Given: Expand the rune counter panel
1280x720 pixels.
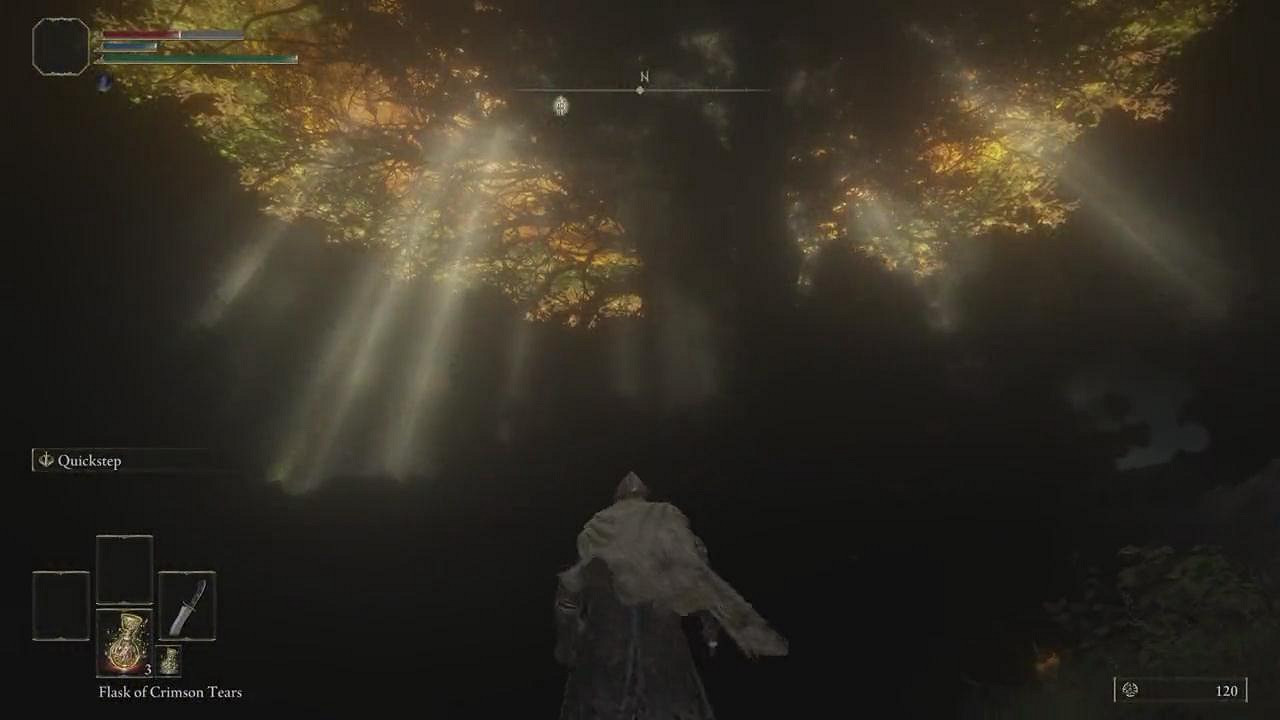Looking at the screenshot, I should tap(1180, 690).
